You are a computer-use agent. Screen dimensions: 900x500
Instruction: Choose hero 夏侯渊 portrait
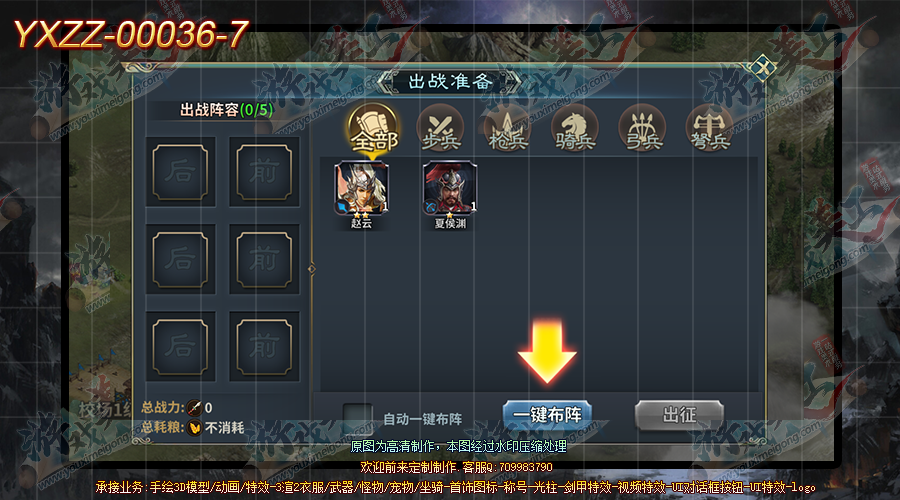(x=450, y=188)
